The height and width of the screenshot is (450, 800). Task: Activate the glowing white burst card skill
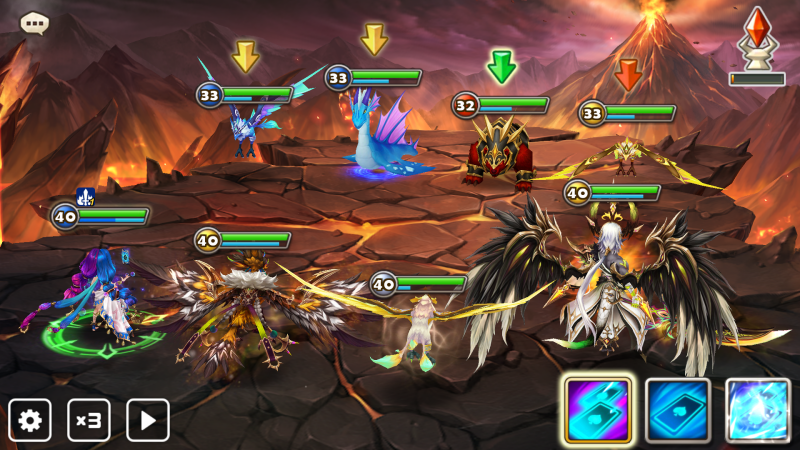(757, 410)
